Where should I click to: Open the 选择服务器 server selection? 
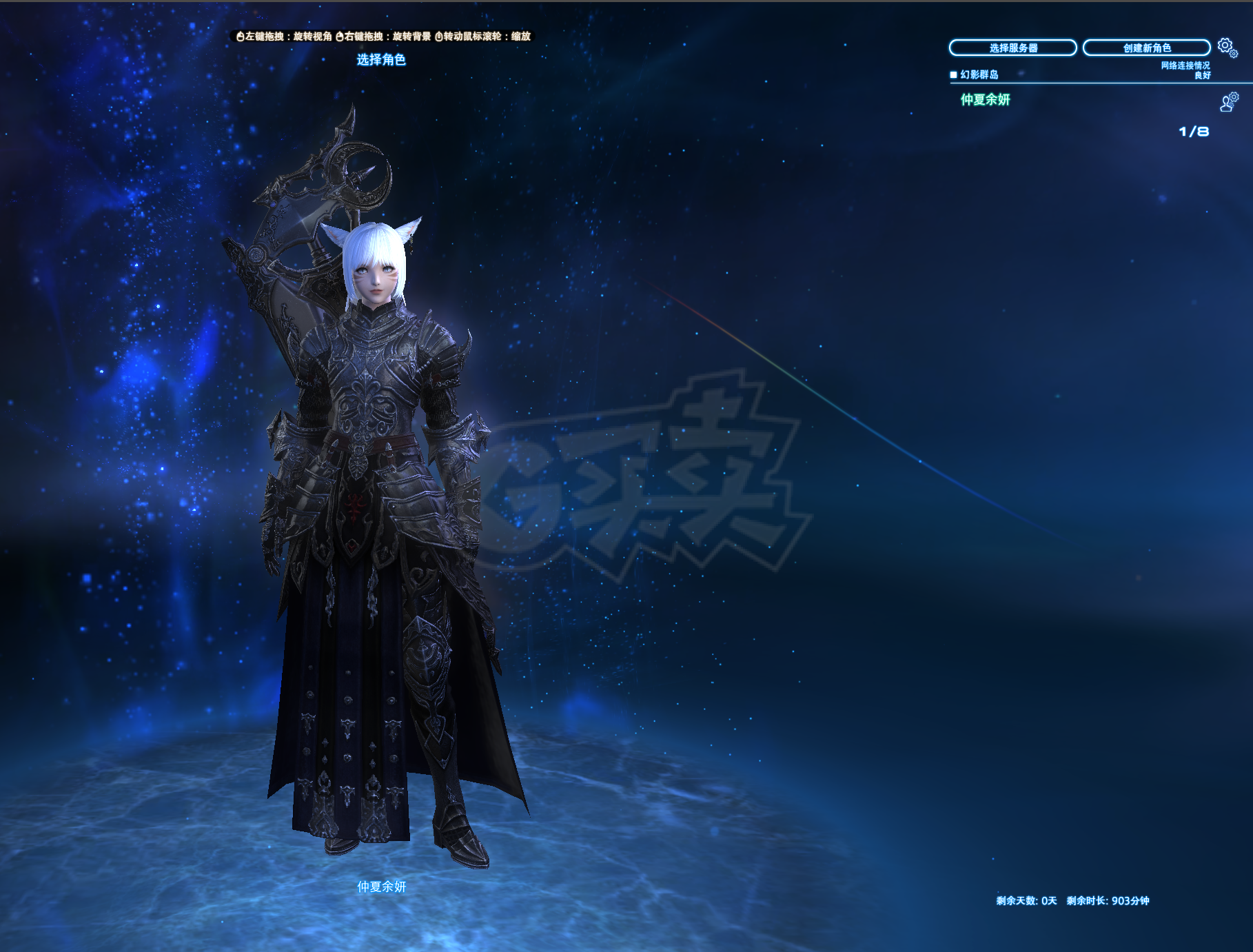pyautogui.click(x=1012, y=48)
